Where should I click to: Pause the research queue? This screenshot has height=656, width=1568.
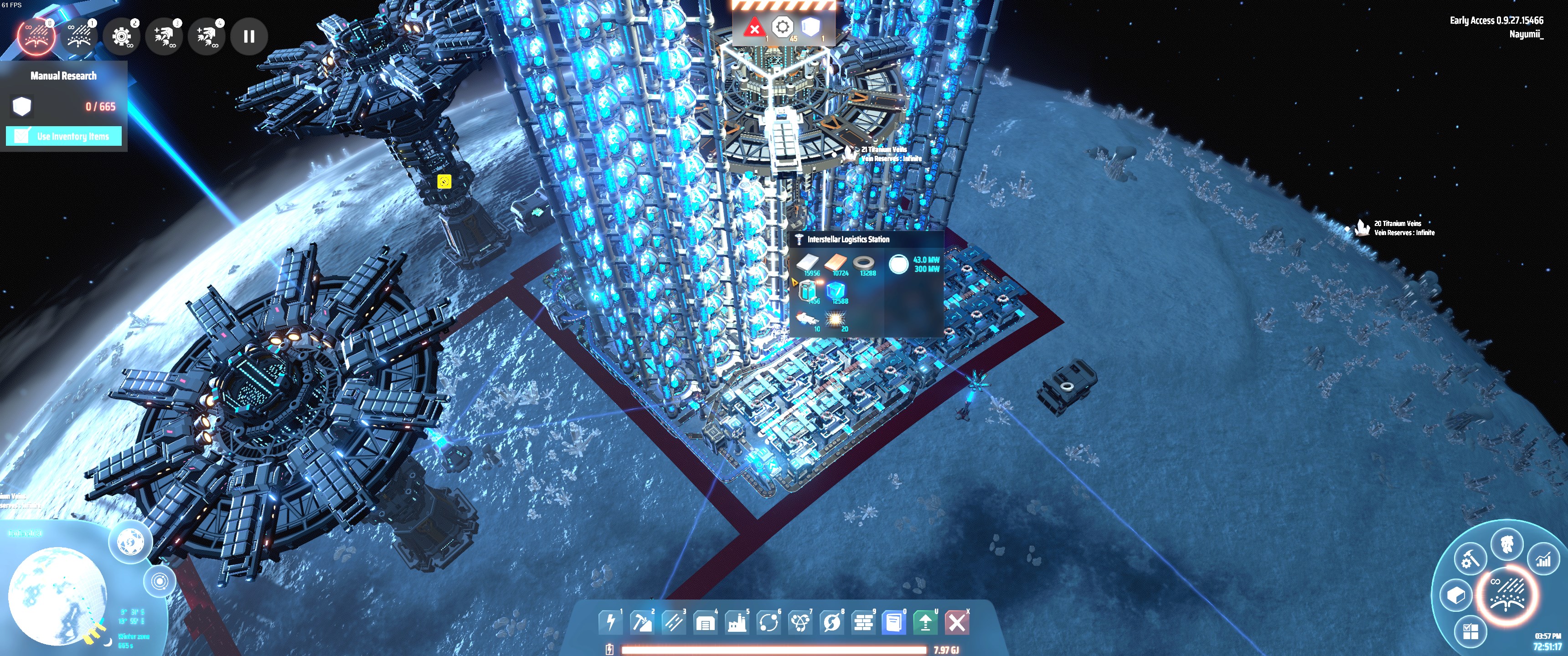[249, 36]
